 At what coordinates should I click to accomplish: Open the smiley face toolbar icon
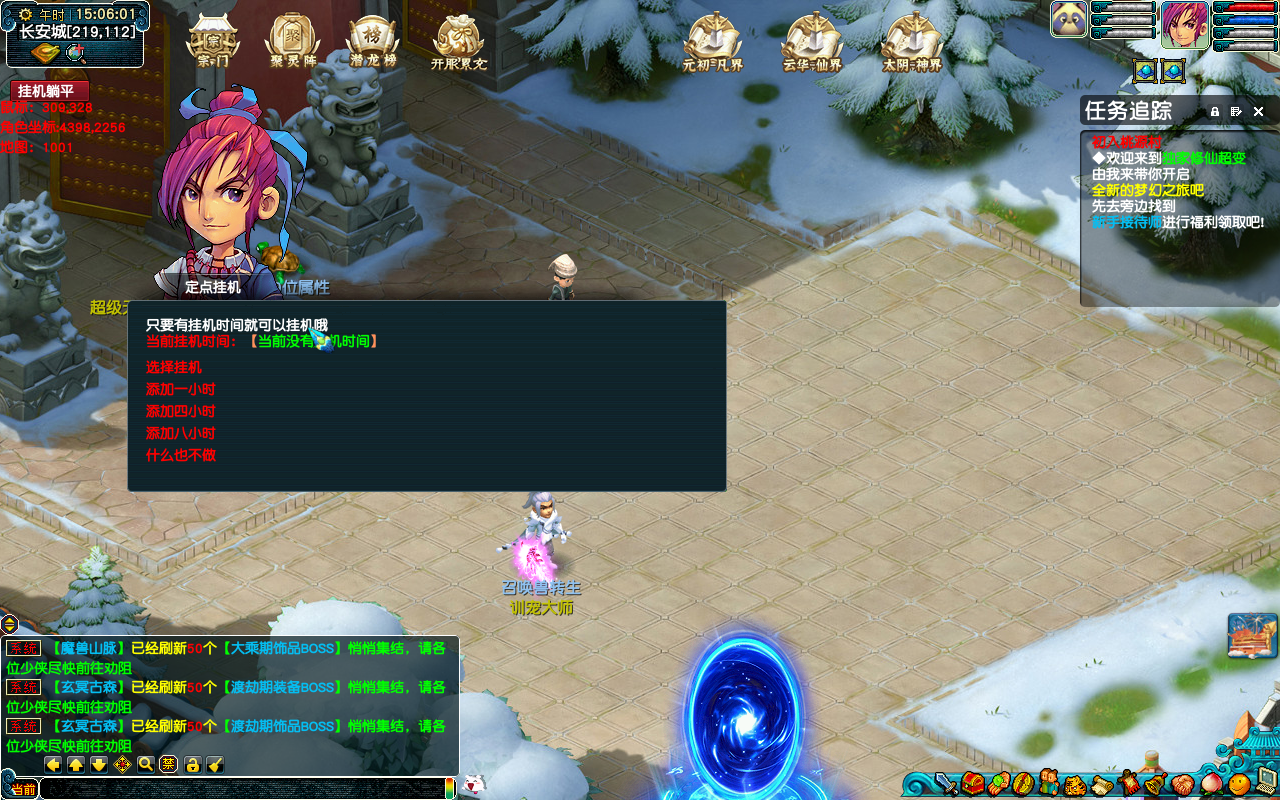1239,783
